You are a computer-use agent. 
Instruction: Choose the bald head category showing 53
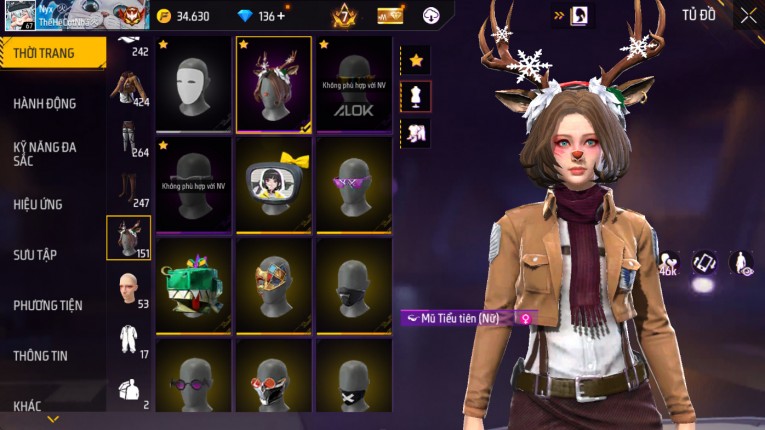(128, 290)
